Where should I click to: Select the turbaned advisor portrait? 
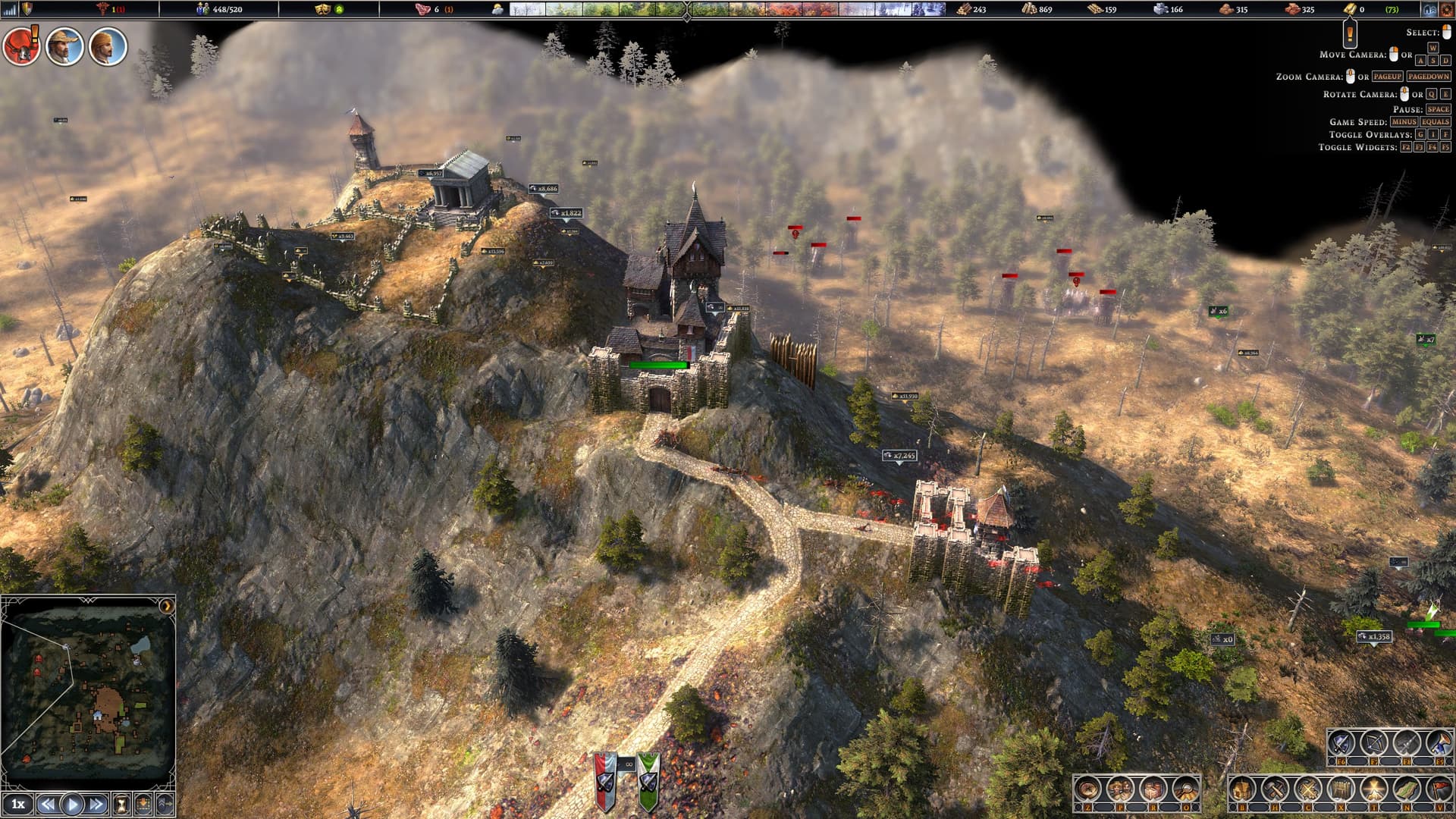(x=108, y=47)
